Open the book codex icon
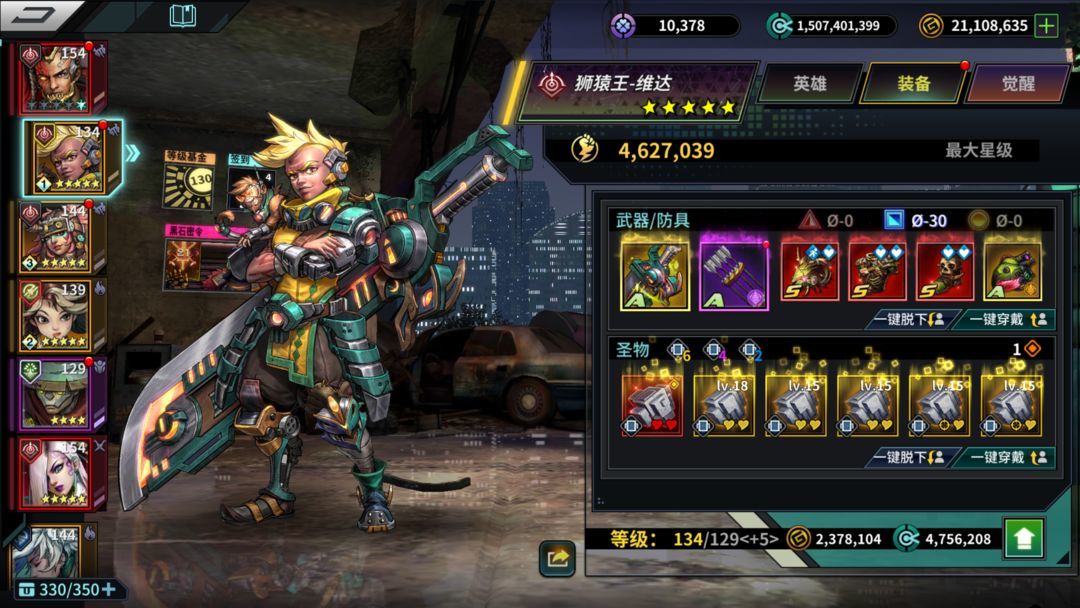Screen dimensions: 1080x608 [183, 16]
